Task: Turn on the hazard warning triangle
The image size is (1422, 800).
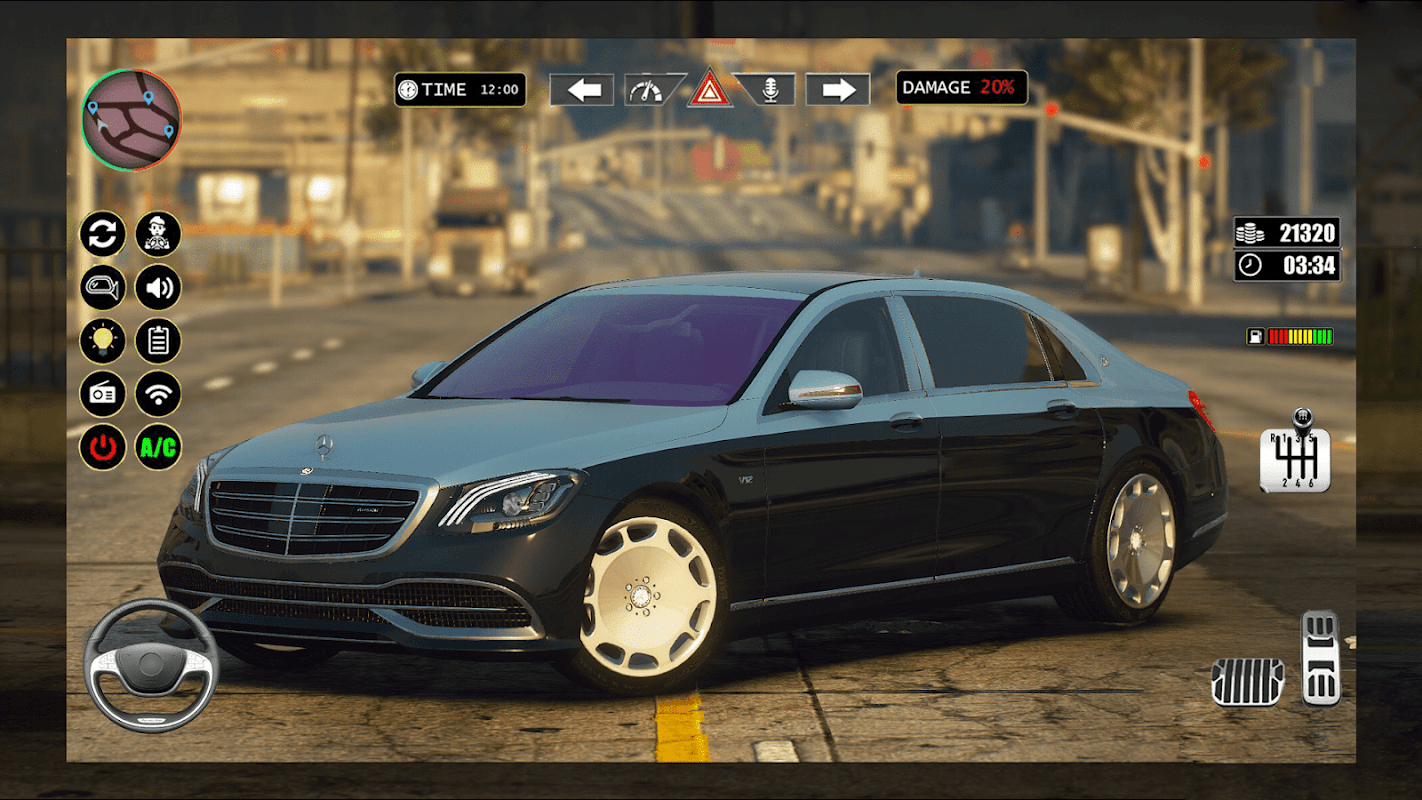Action: pyautogui.click(x=709, y=90)
